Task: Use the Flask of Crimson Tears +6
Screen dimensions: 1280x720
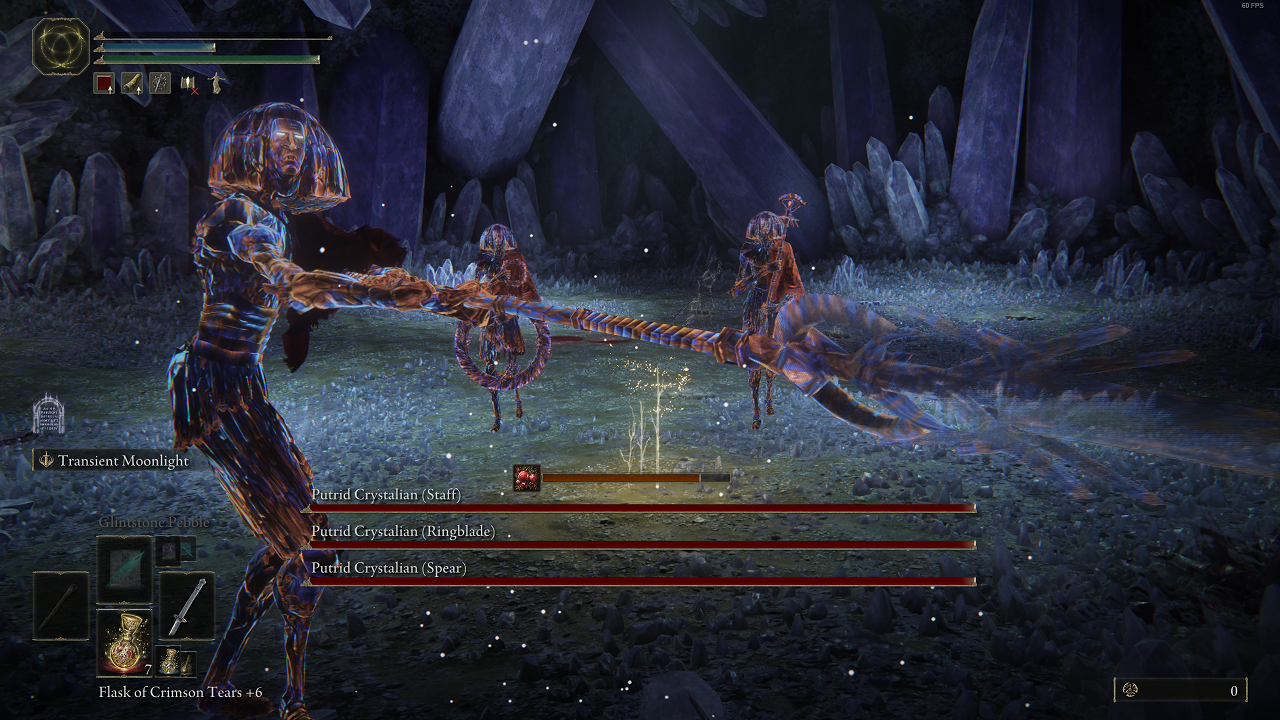Action: (x=124, y=642)
